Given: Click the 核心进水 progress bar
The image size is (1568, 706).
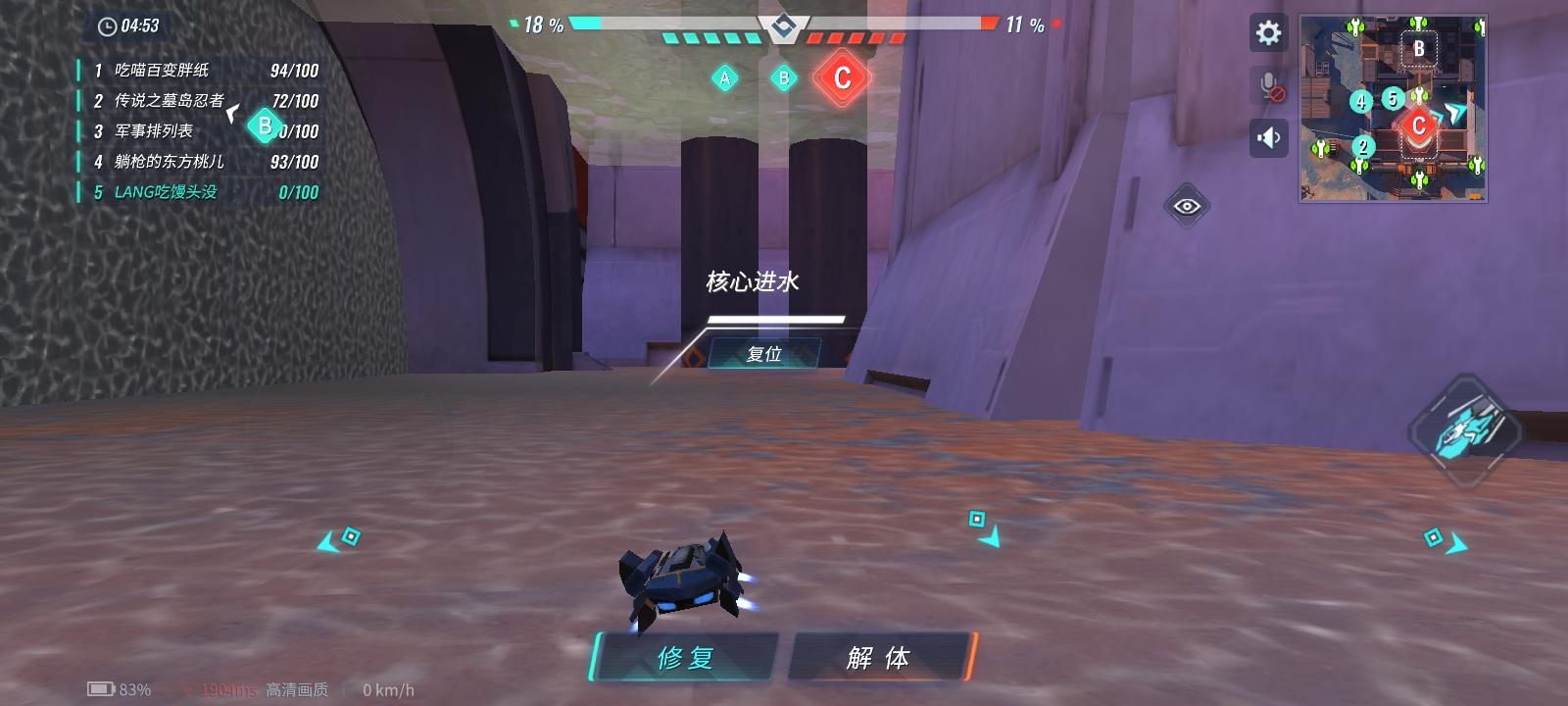Looking at the screenshot, I should 775,318.
